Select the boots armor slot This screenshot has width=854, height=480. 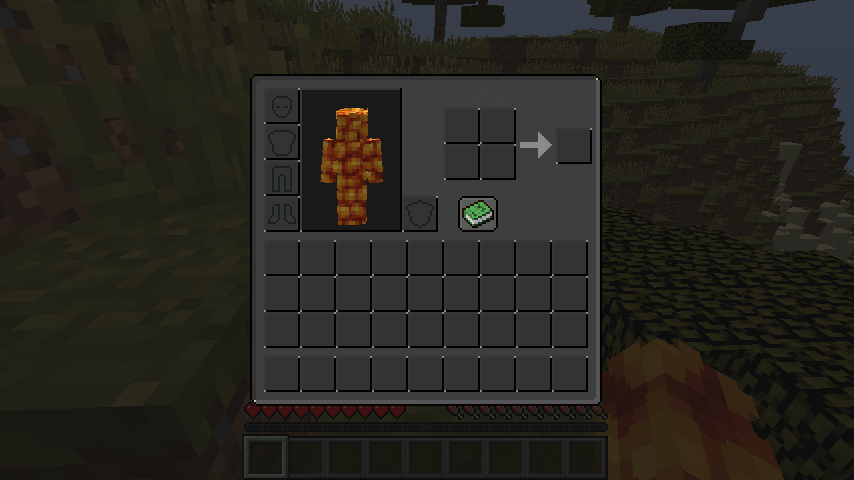[x=282, y=213]
